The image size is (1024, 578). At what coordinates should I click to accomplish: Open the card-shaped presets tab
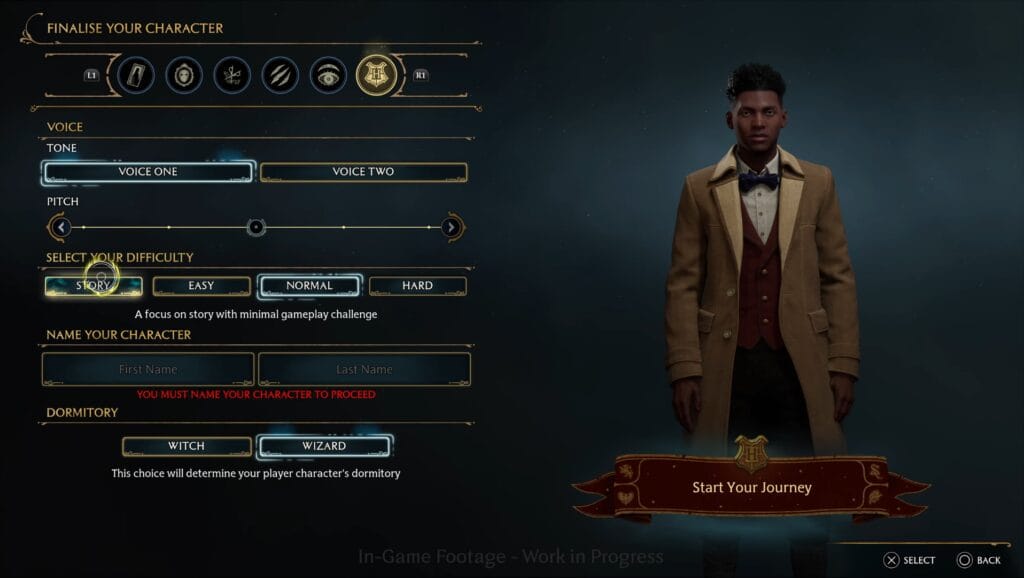(x=136, y=75)
